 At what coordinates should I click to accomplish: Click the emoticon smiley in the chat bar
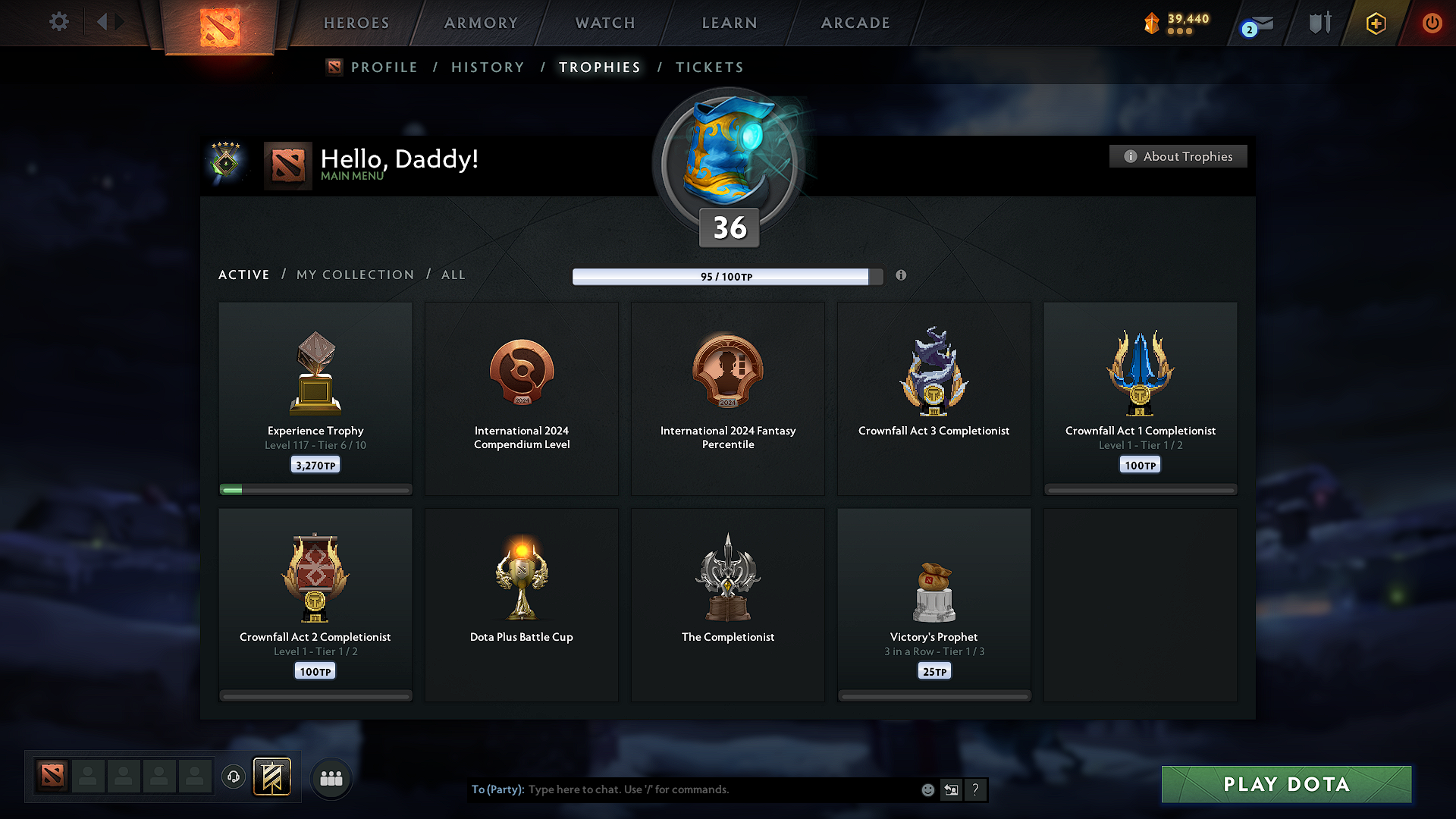click(927, 789)
